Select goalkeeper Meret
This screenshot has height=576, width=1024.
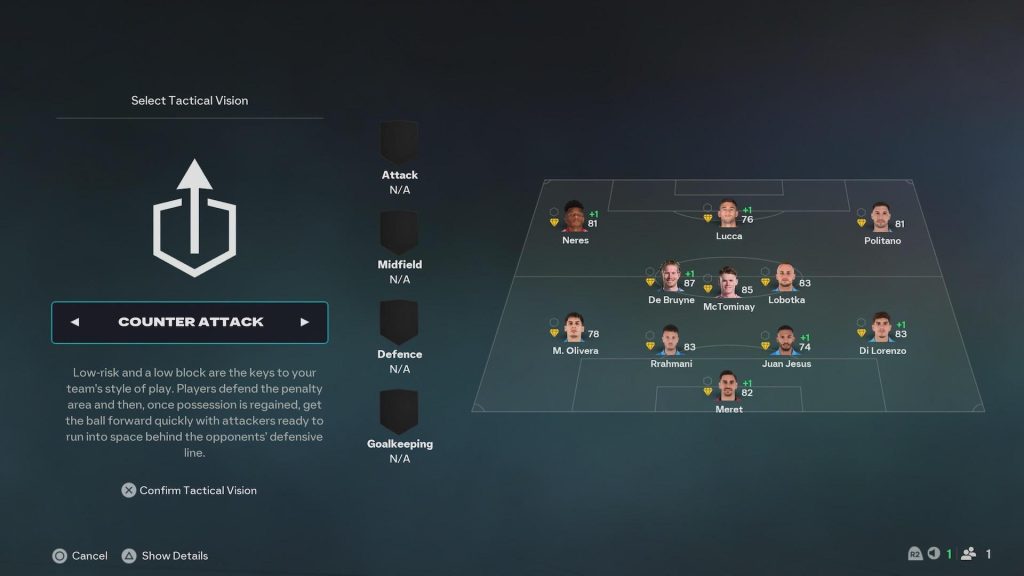coord(728,387)
